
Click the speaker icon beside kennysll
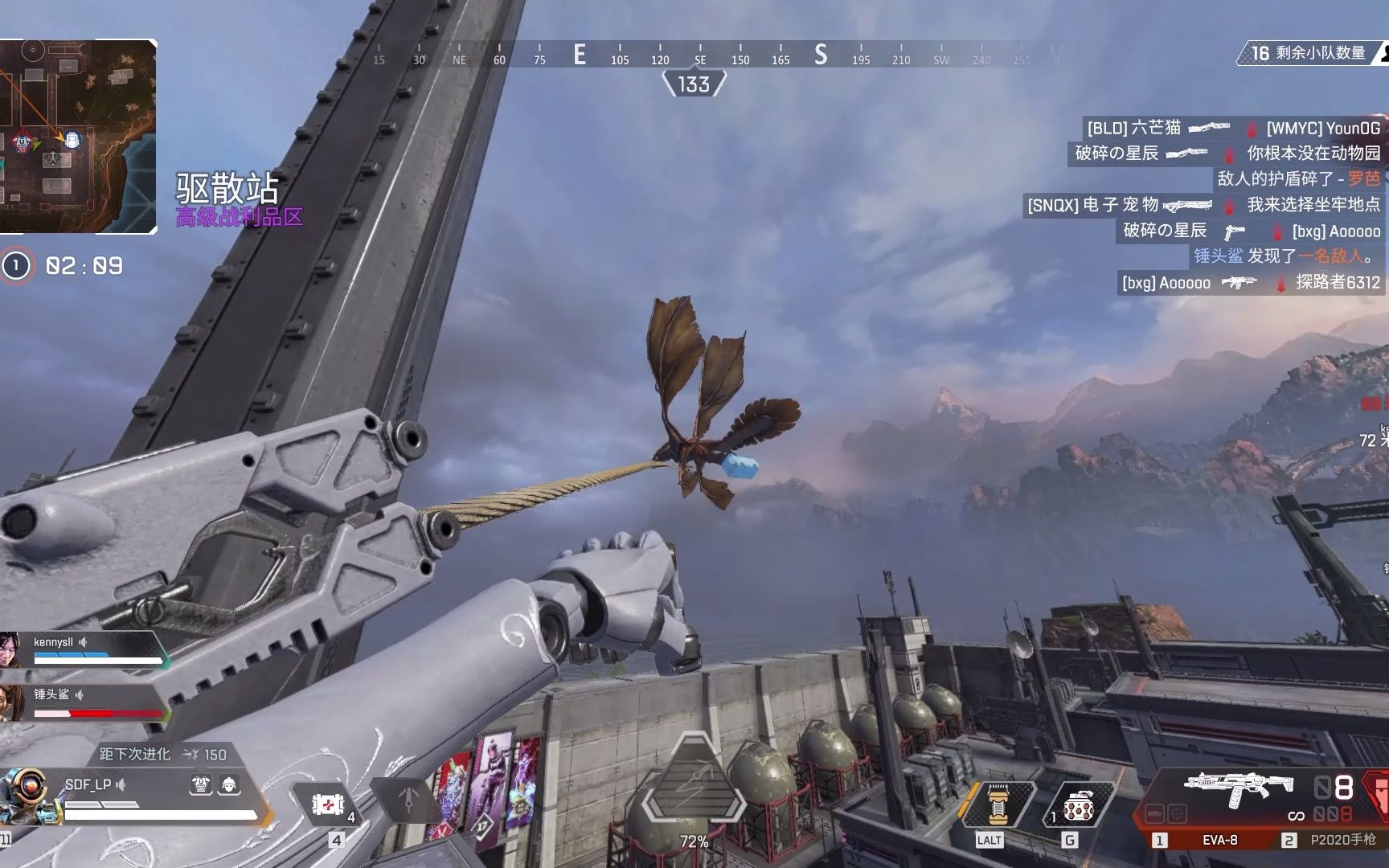coord(83,642)
